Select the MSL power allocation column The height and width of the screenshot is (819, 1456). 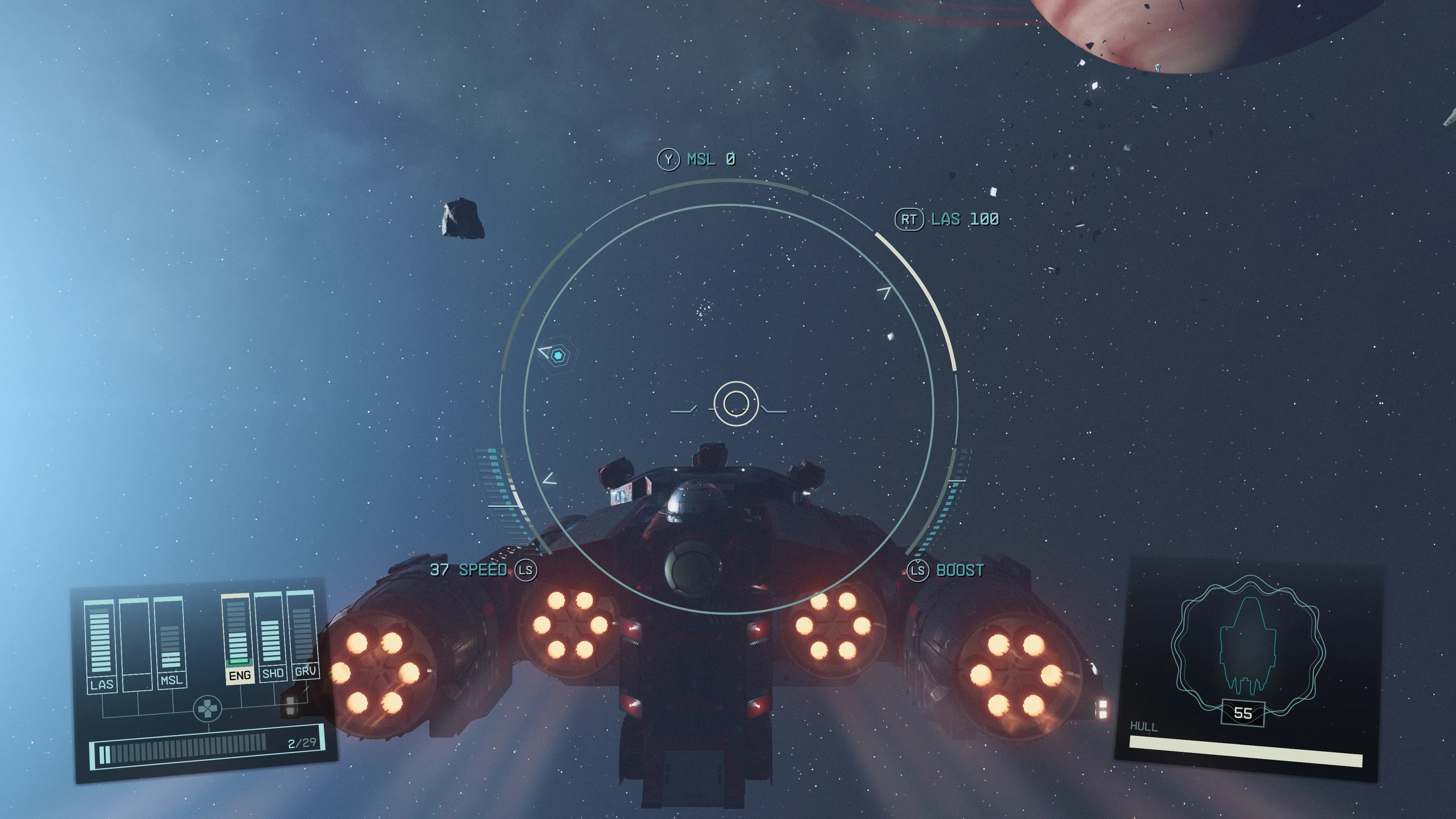click(170, 642)
